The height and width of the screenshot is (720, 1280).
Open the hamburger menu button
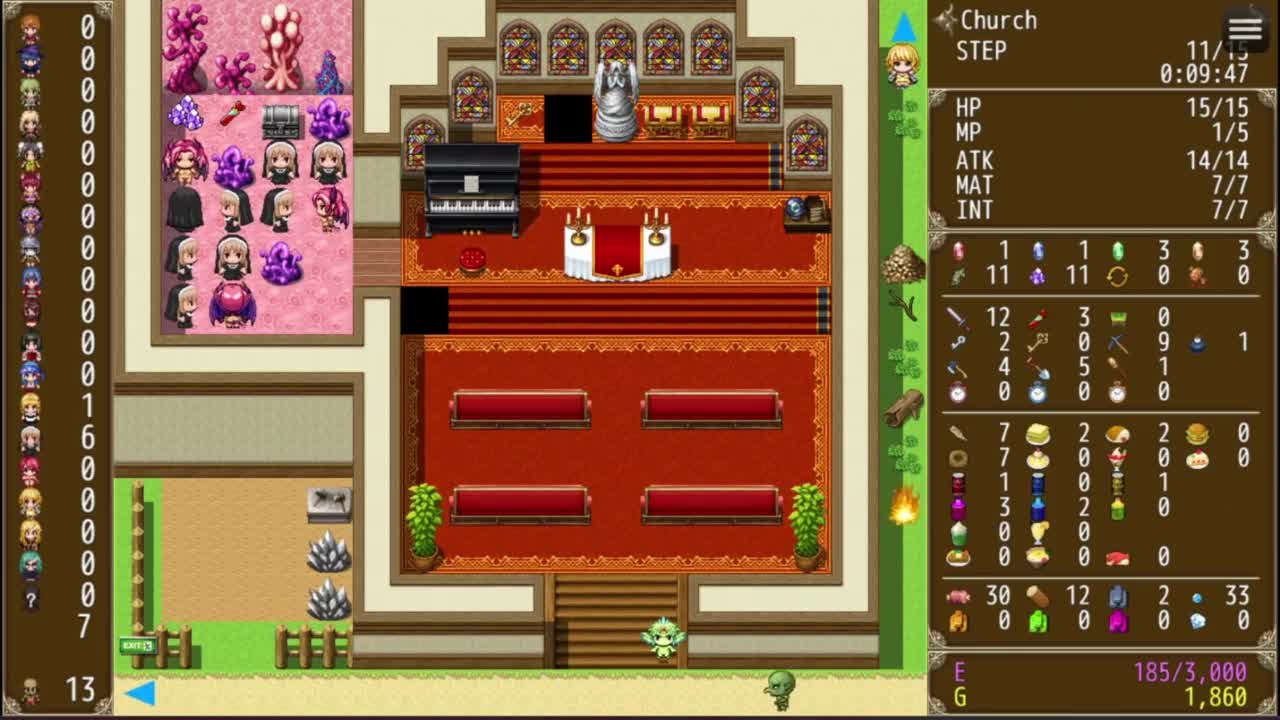click(1245, 29)
